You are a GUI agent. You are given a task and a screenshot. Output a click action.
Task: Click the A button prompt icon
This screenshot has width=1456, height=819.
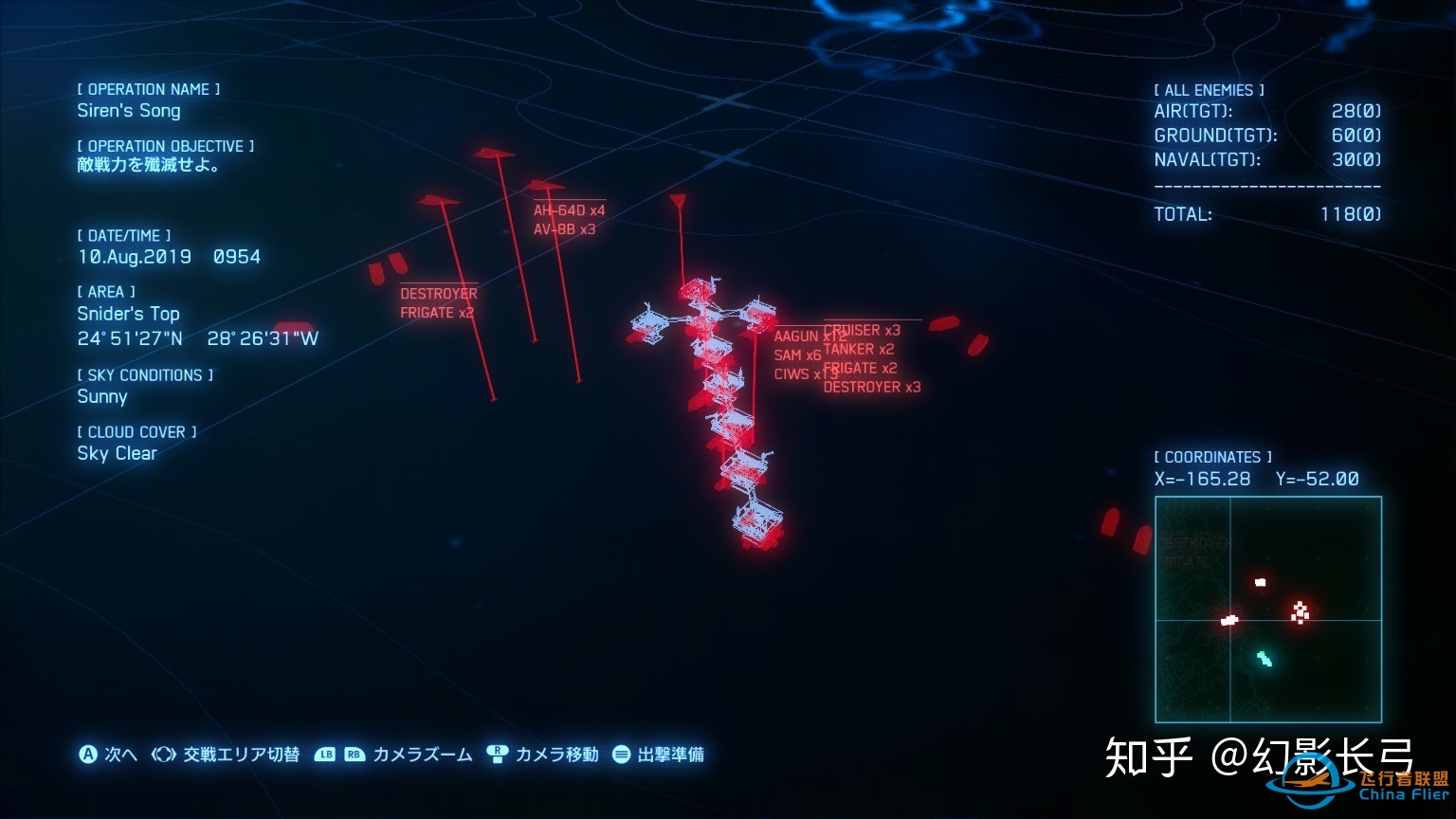pyautogui.click(x=88, y=755)
